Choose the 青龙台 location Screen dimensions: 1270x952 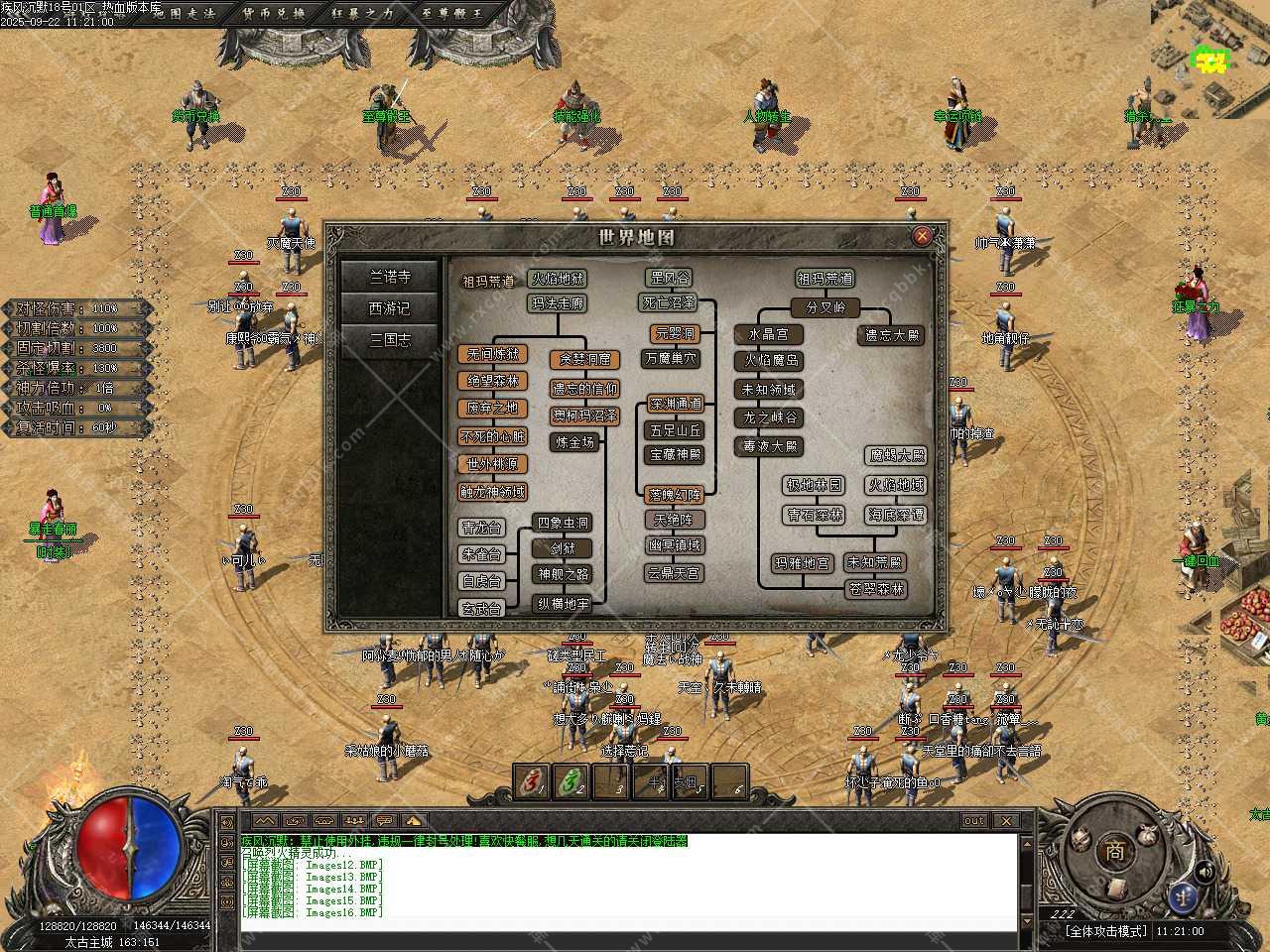coord(482,528)
